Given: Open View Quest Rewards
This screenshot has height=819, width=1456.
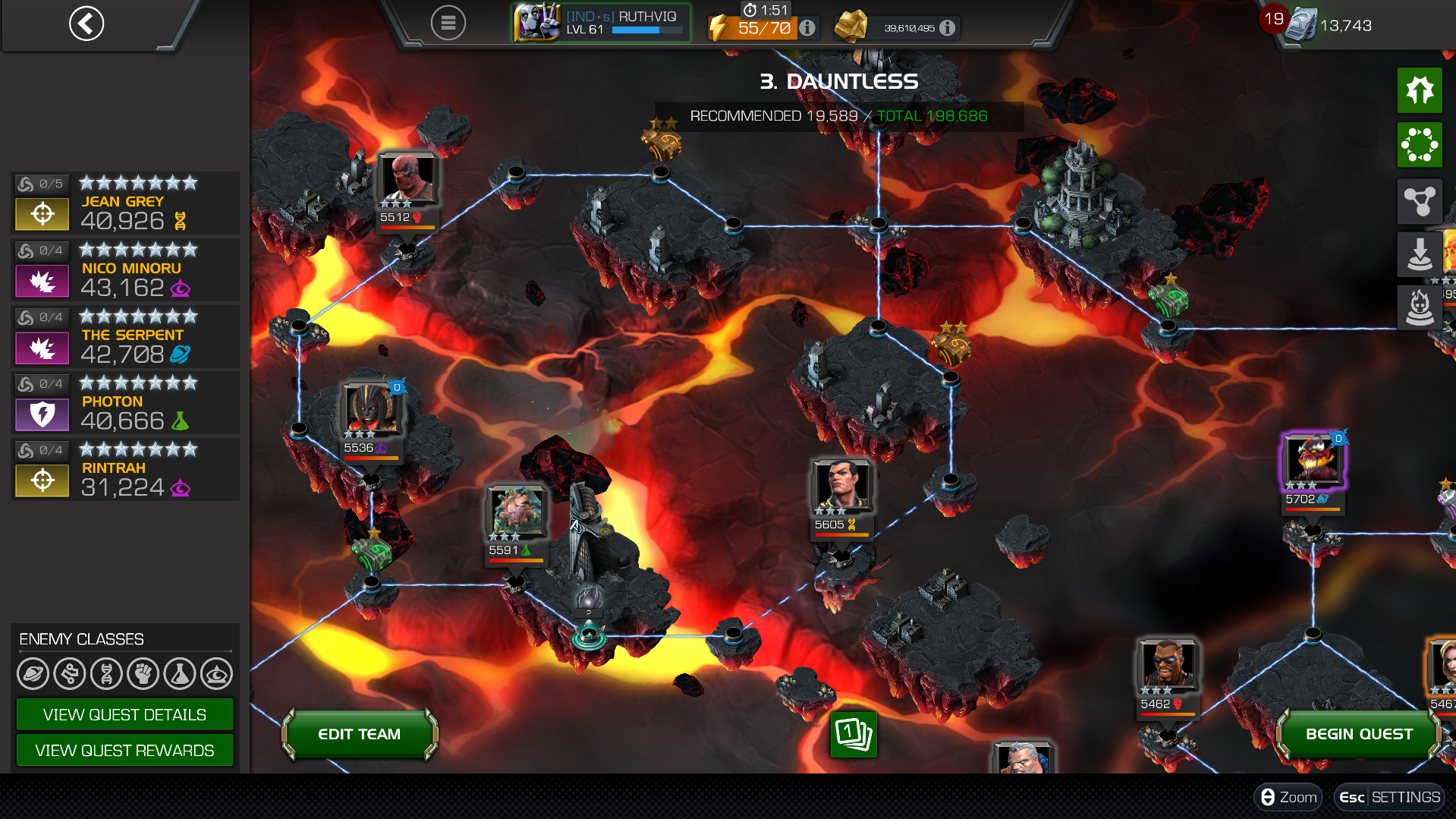Looking at the screenshot, I should 124,751.
